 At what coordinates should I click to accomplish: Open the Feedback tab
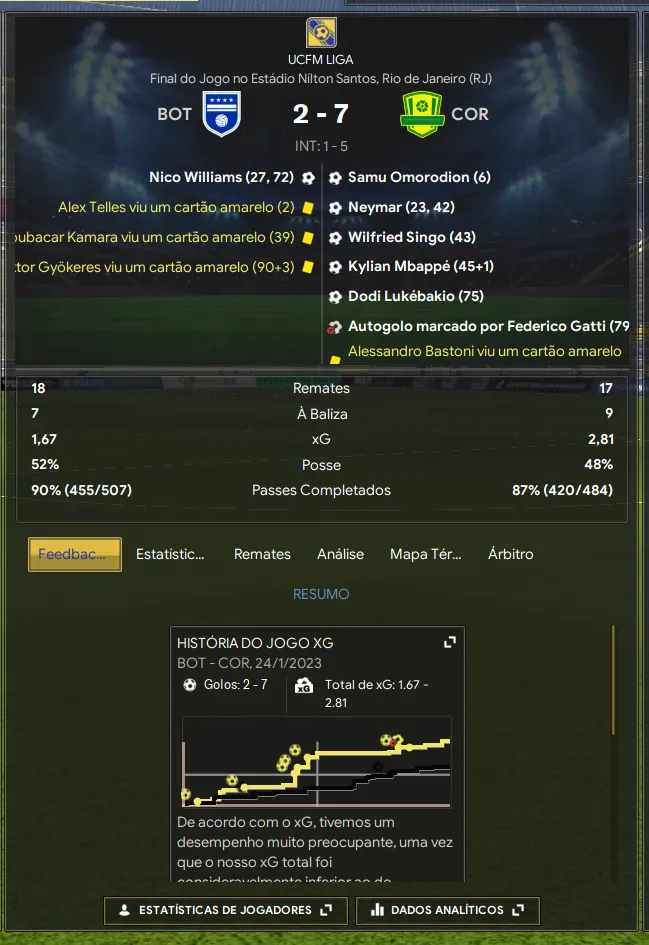[75, 554]
